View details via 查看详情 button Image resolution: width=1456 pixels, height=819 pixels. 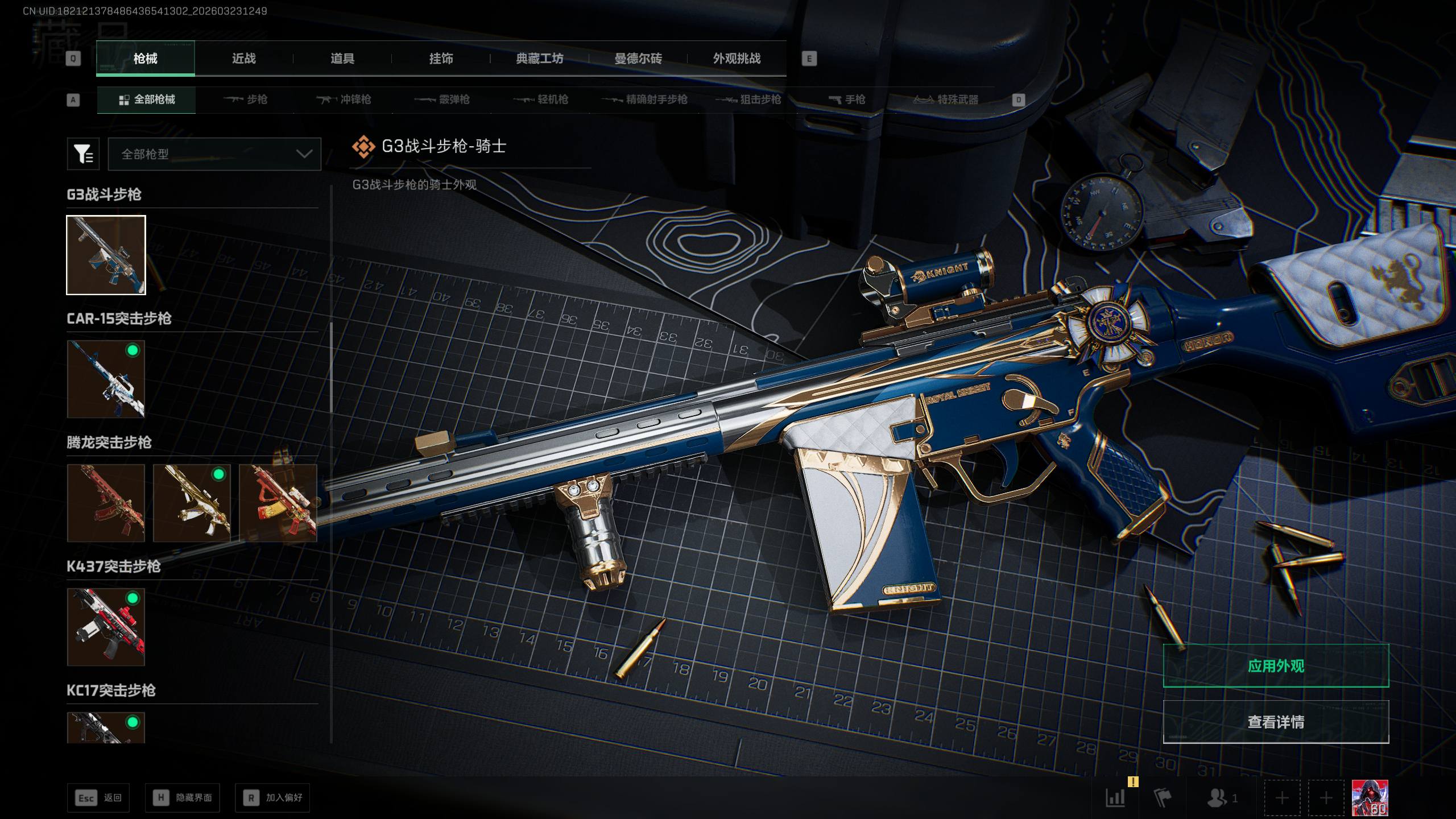(x=1276, y=722)
